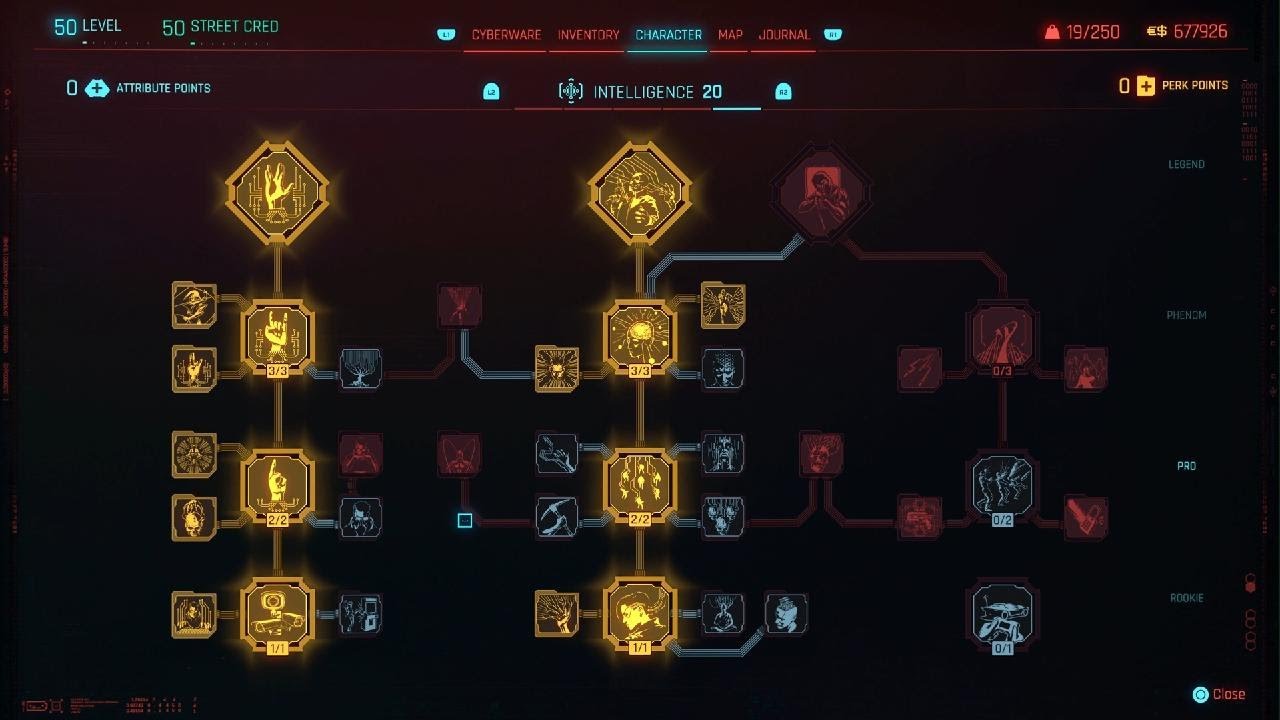
Task: Pick the 0/2 pro perk with figures
Action: pos(1002,487)
